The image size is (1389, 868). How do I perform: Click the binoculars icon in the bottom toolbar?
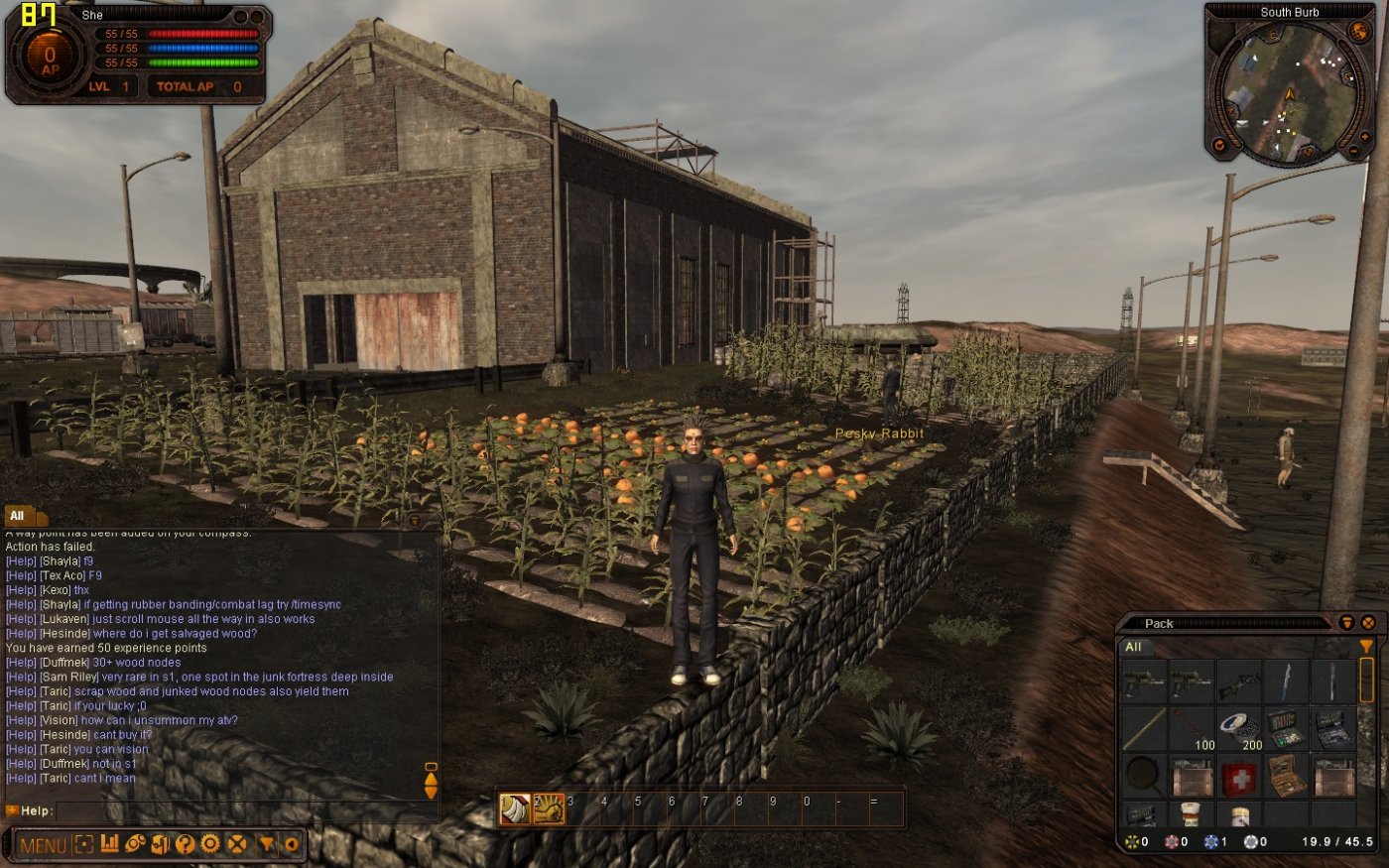coord(138,844)
